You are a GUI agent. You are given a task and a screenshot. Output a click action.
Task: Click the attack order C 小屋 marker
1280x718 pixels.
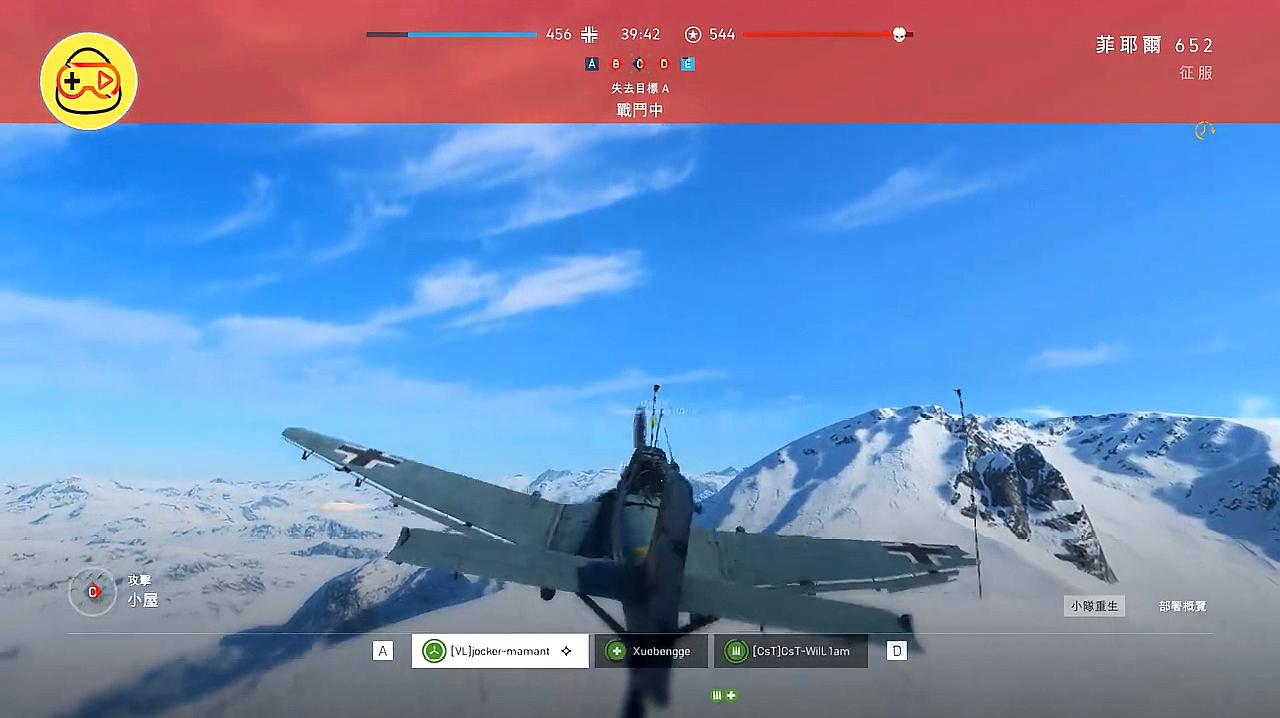click(93, 592)
